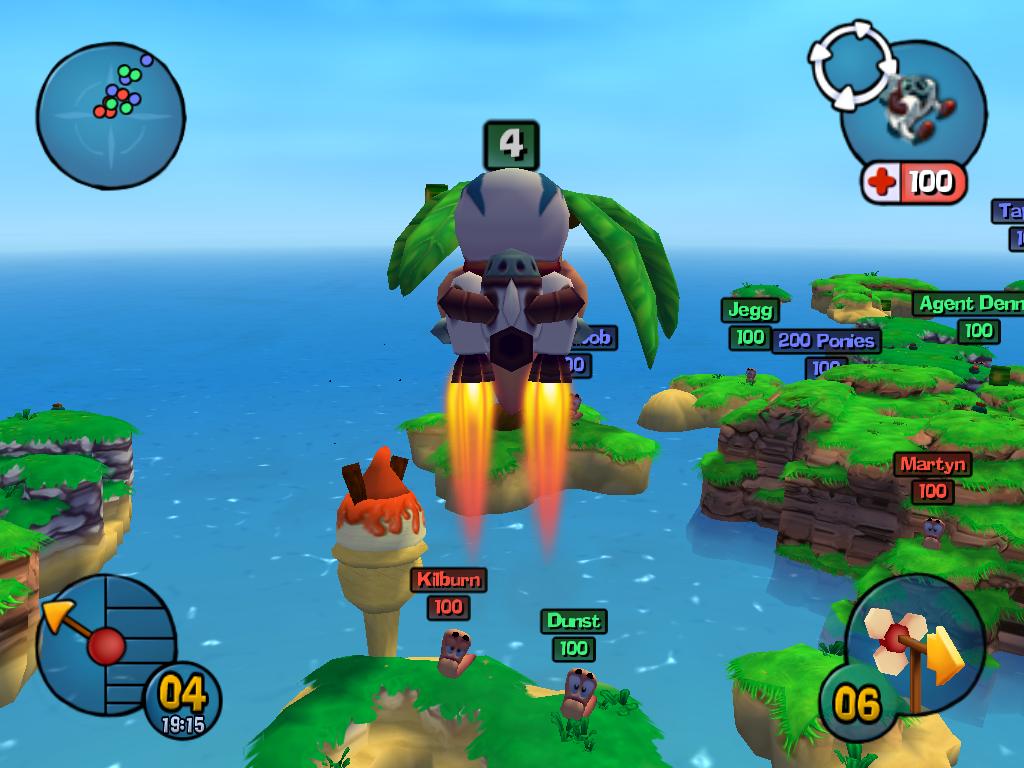Open the circular radar minimap
The height and width of the screenshot is (768, 1024).
[x=110, y=115]
